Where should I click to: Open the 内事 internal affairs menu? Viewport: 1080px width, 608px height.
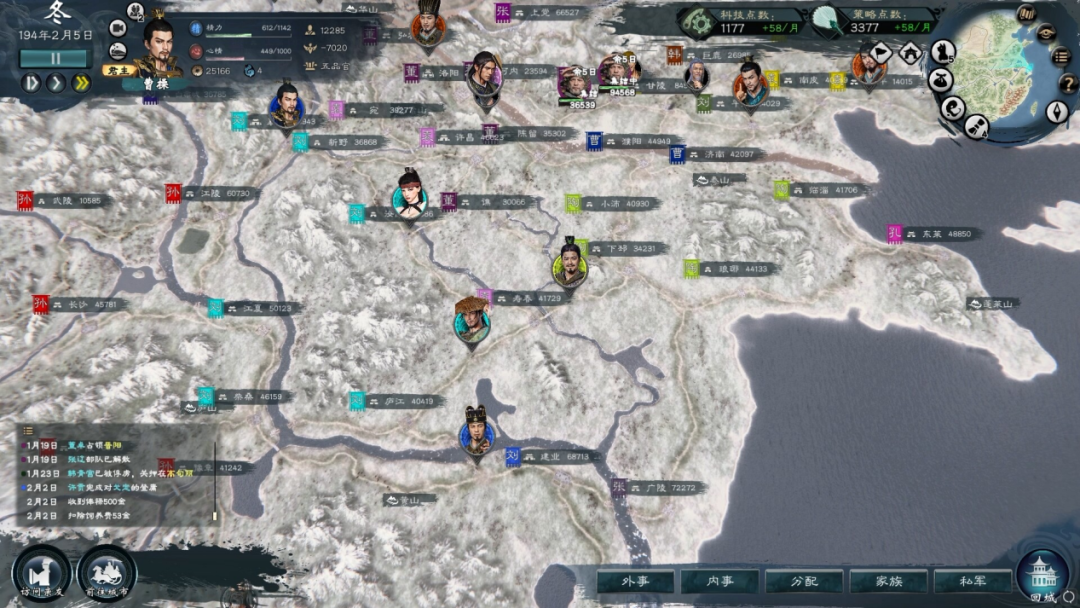(719, 581)
